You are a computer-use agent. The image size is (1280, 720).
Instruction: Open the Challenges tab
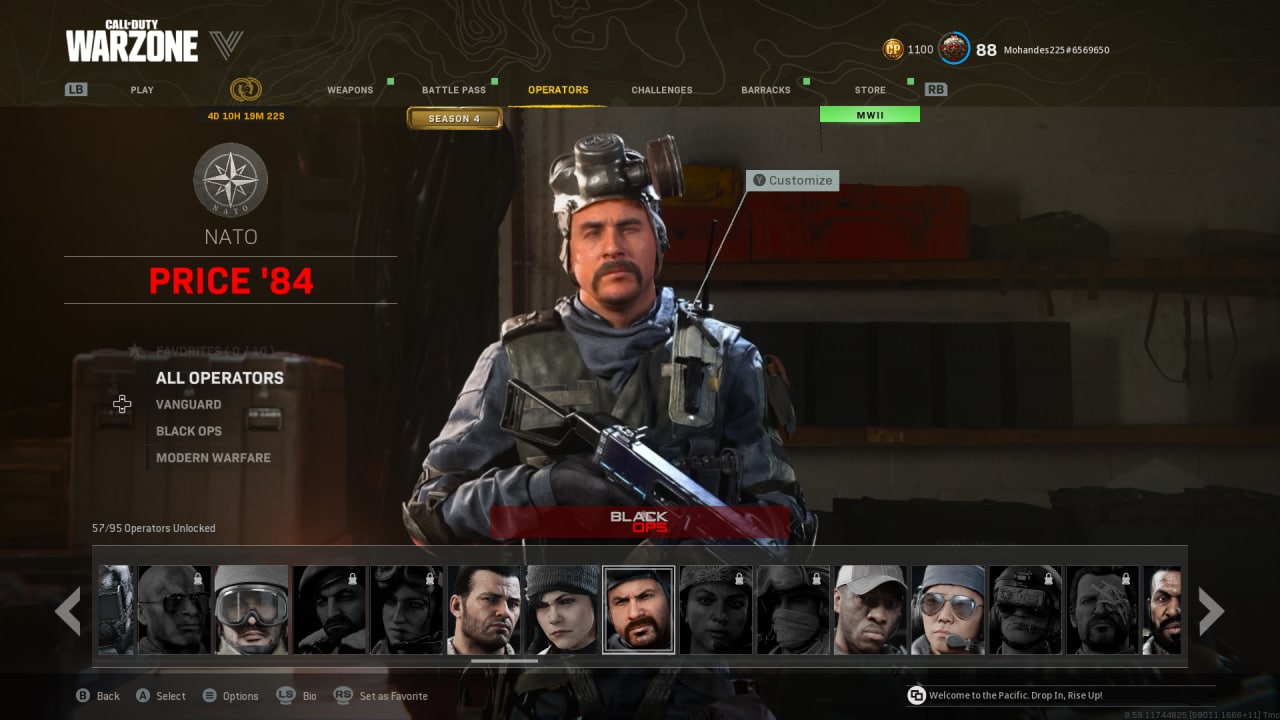[661, 89]
